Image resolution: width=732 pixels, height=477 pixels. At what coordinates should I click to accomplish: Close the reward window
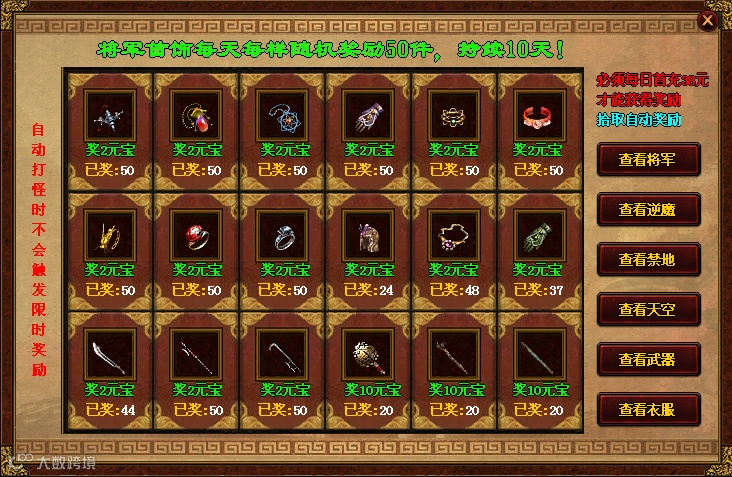click(x=708, y=19)
